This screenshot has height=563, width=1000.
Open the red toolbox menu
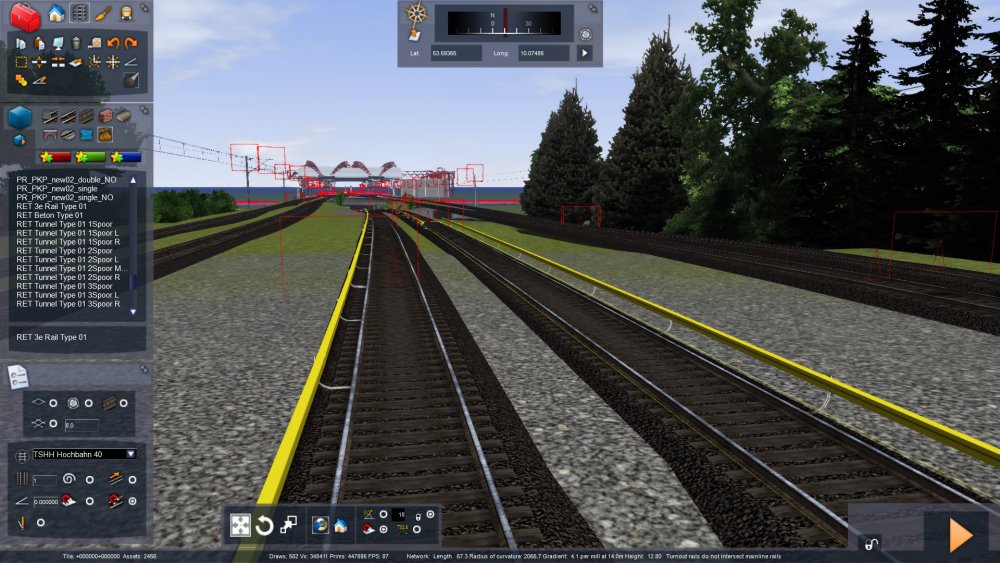pos(24,16)
